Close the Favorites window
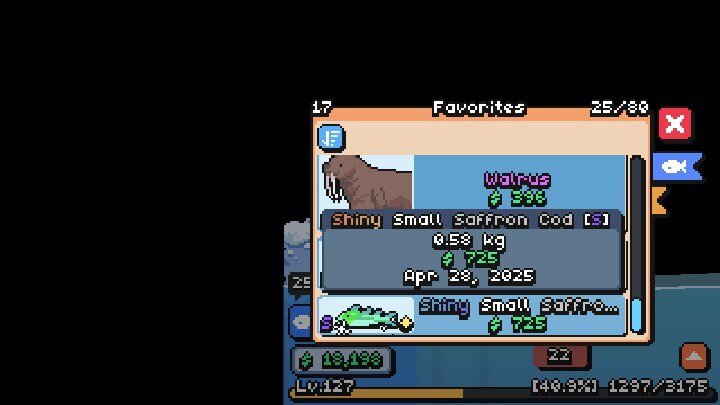720x405 pixels. click(675, 124)
